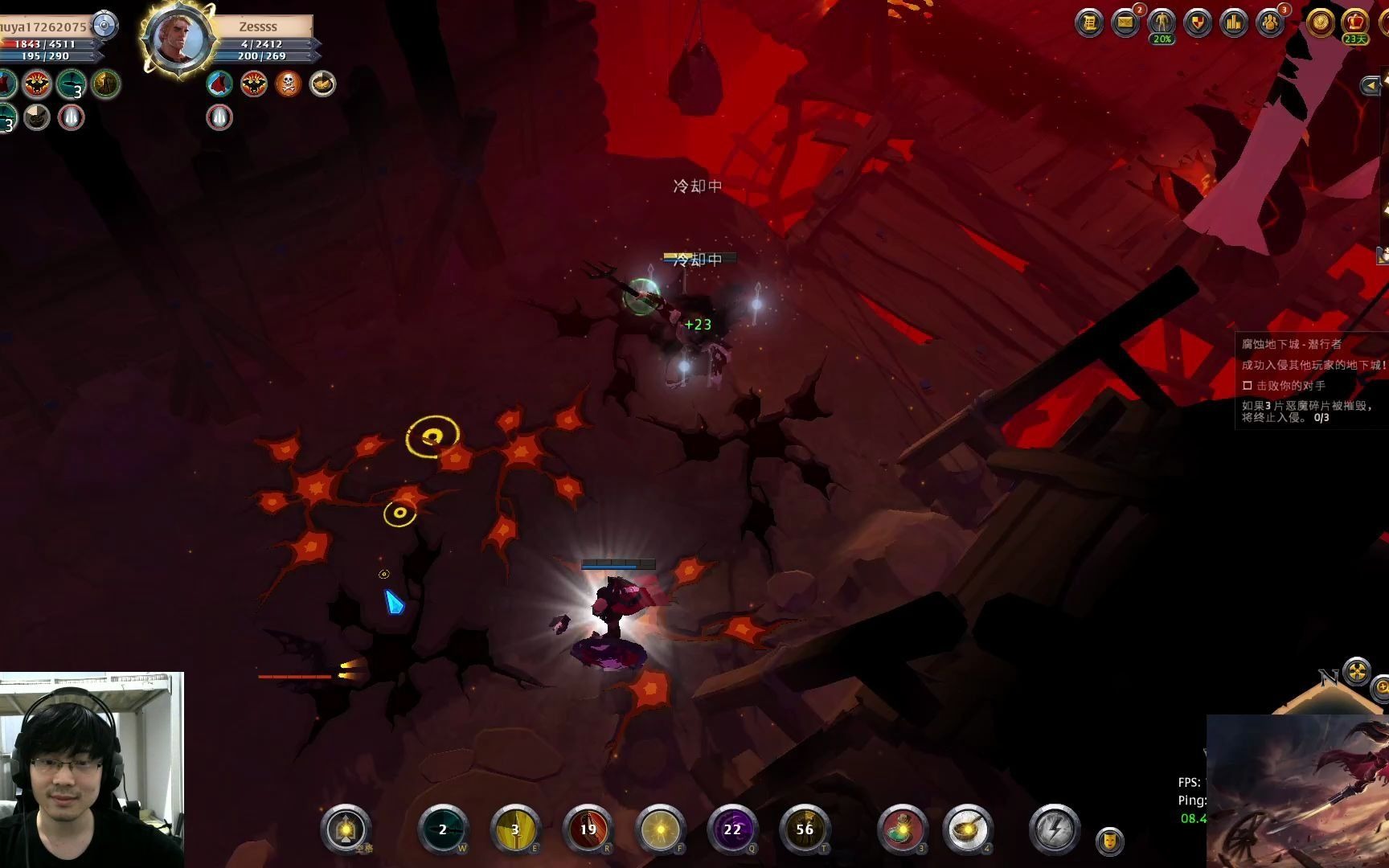Open the red and yellow shield menu

click(1198, 23)
